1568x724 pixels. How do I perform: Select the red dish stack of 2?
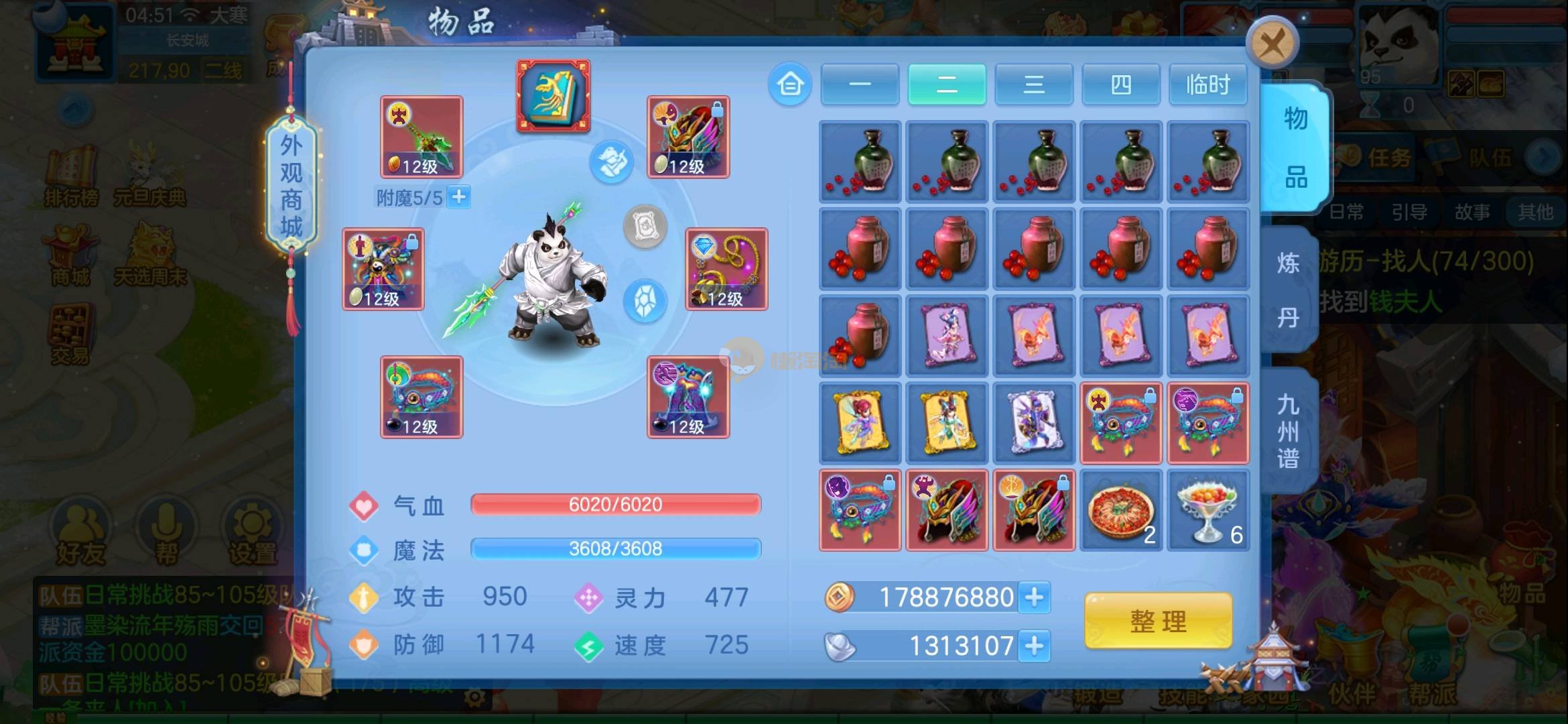click(x=1121, y=511)
